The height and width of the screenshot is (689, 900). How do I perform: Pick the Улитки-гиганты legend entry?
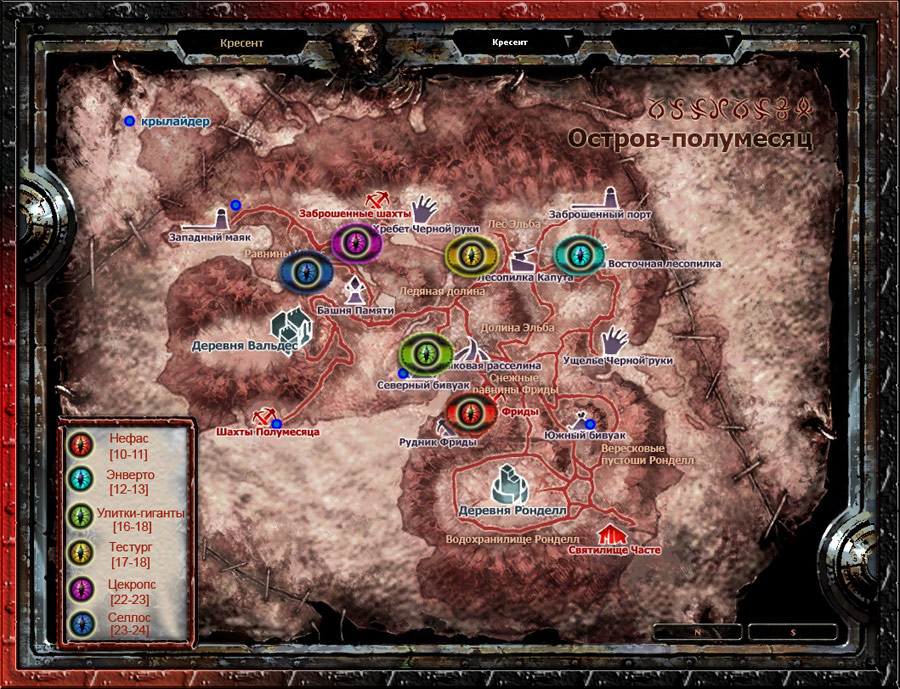(126, 520)
